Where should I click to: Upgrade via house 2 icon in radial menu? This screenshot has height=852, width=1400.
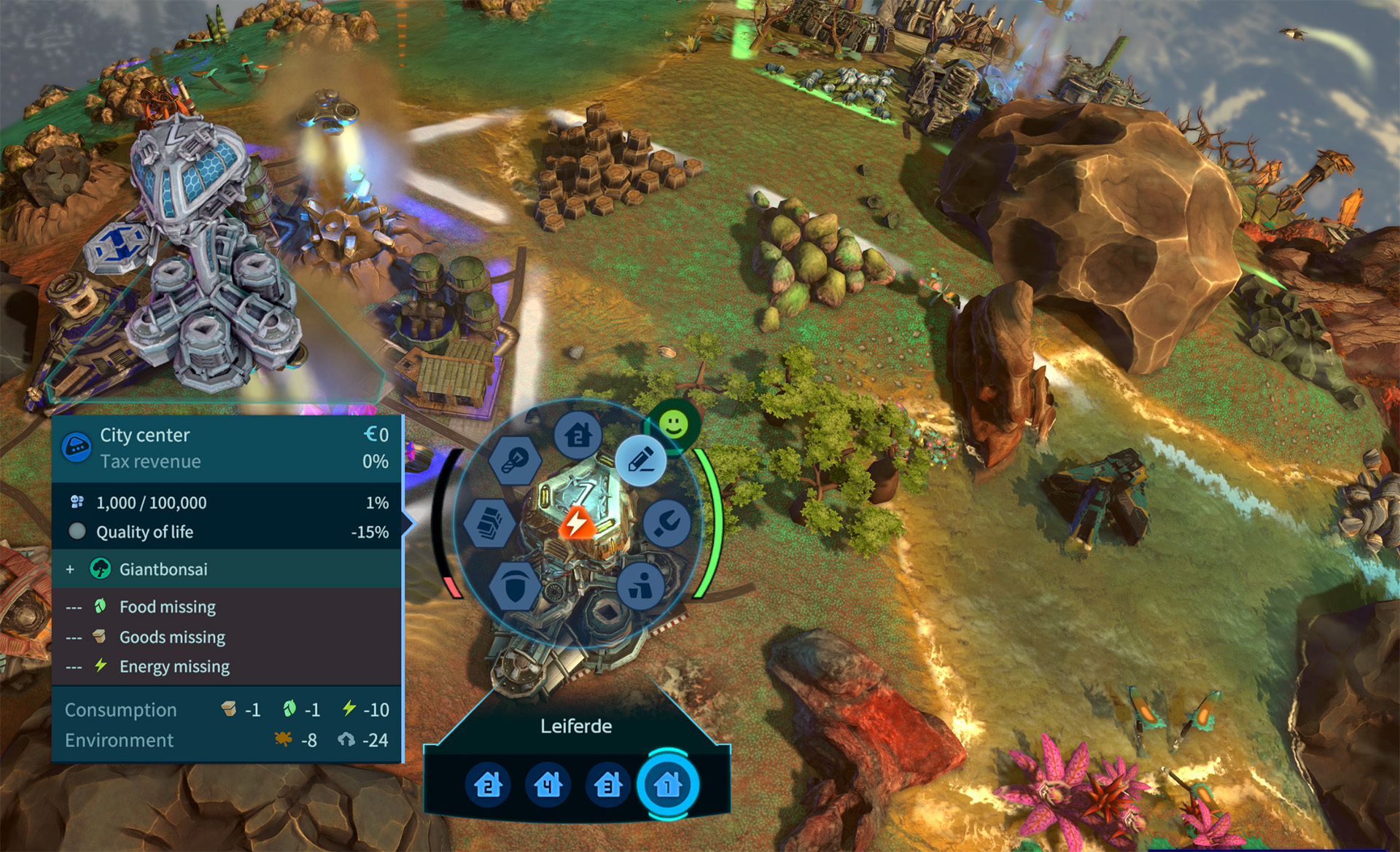coord(578,435)
